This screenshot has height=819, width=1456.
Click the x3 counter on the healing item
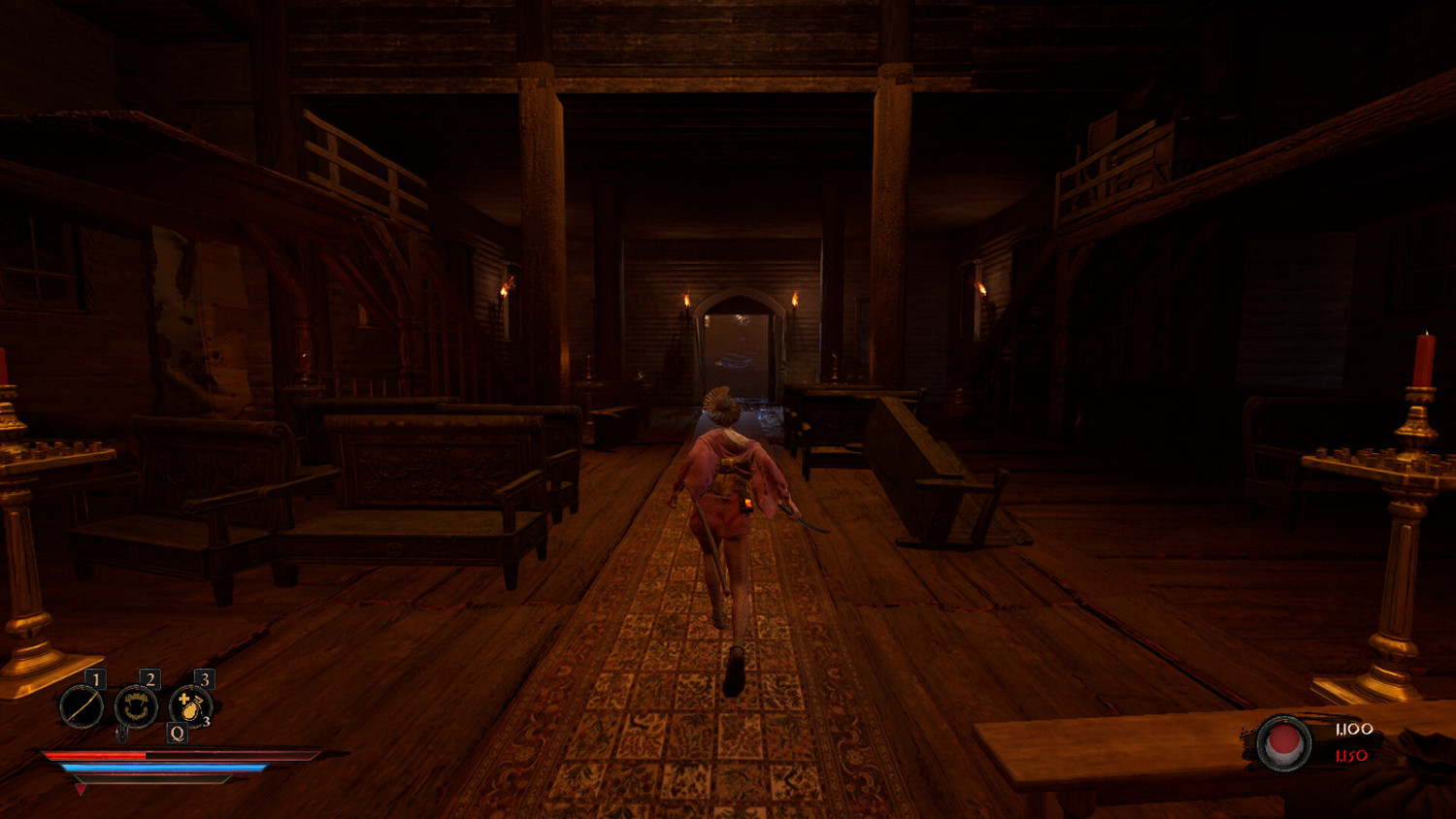207,721
